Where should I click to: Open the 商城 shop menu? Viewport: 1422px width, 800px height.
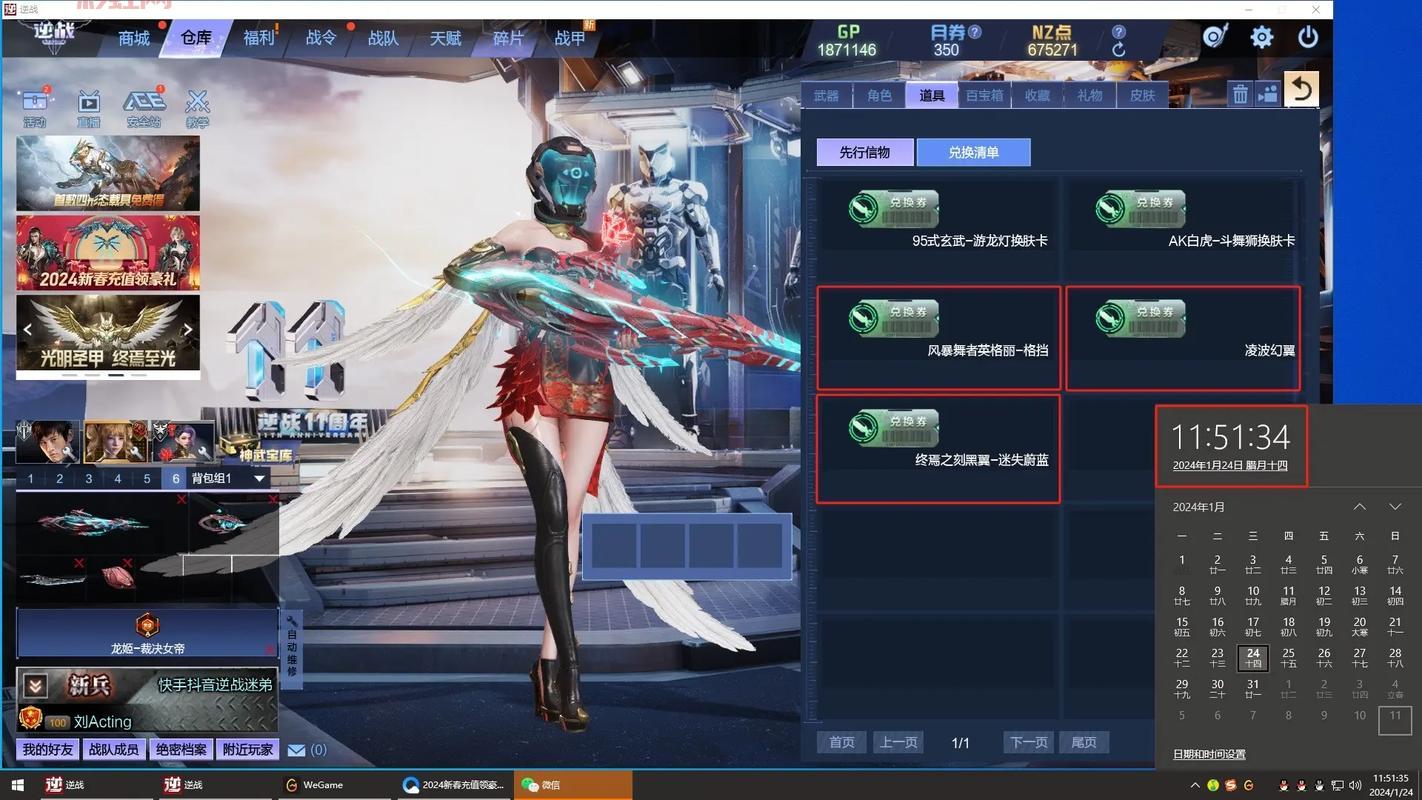(132, 37)
